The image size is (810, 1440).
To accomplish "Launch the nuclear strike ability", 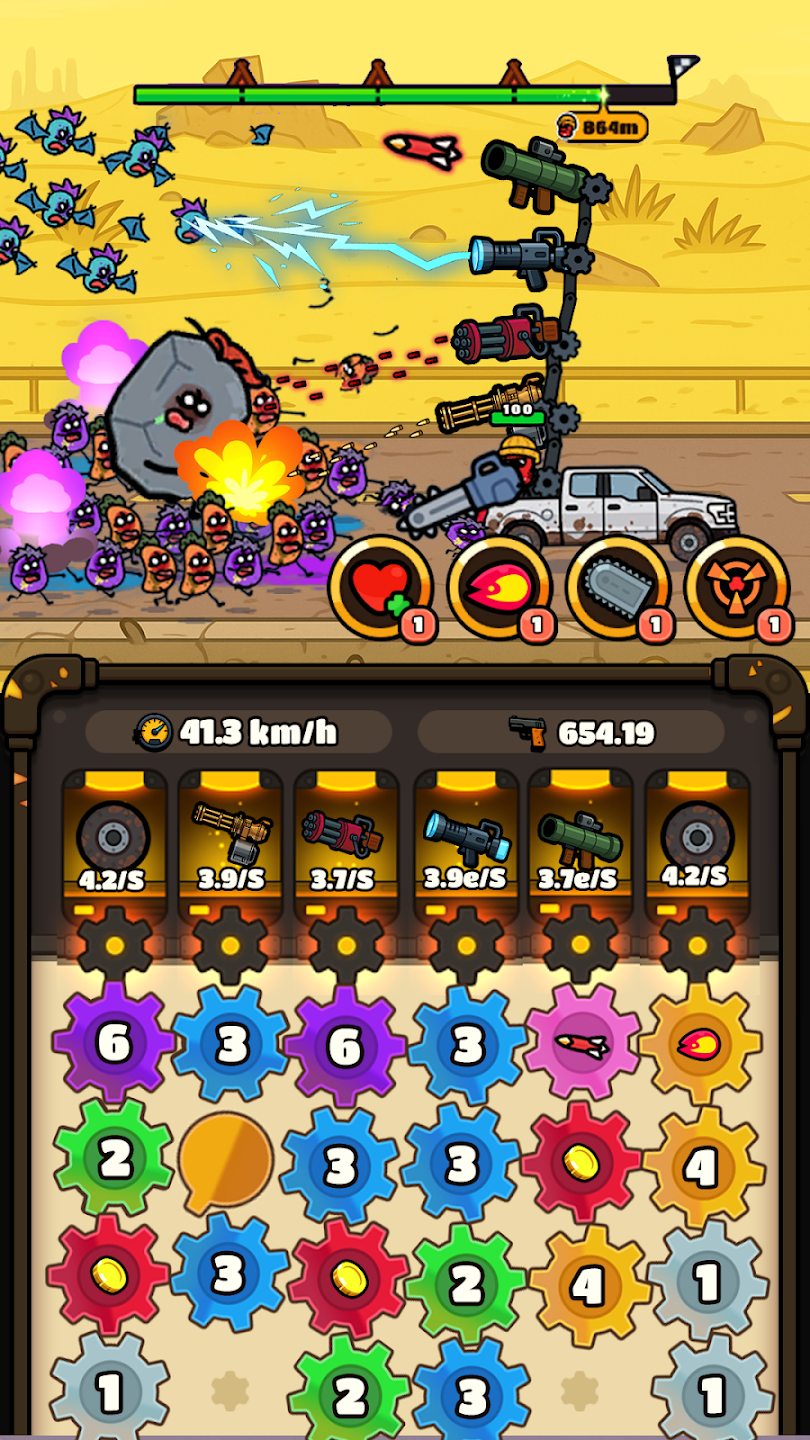I will tap(735, 587).
